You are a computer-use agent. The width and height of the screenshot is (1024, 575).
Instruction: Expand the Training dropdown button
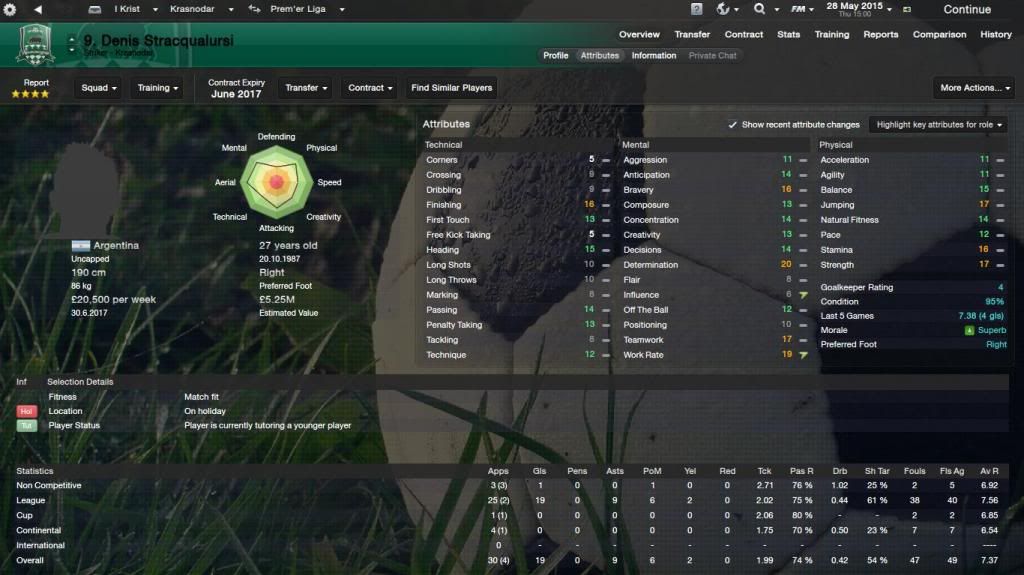click(x=157, y=88)
